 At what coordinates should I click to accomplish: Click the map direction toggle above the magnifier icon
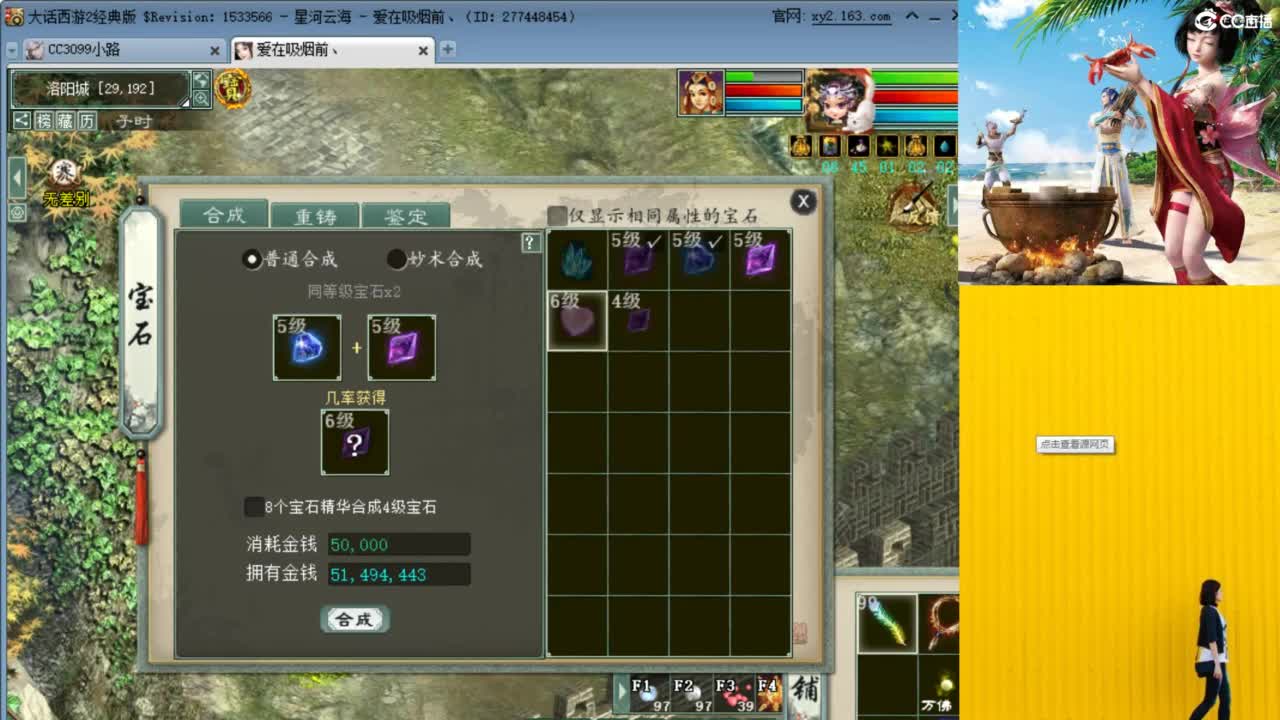201,79
